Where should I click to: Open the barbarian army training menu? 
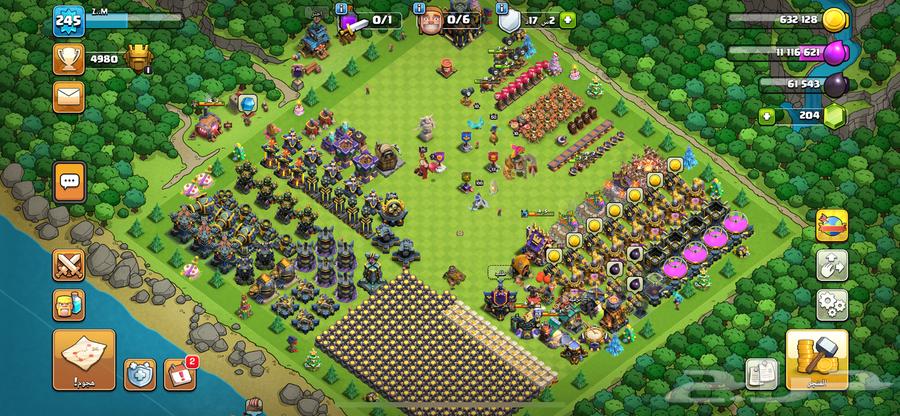coord(70,305)
